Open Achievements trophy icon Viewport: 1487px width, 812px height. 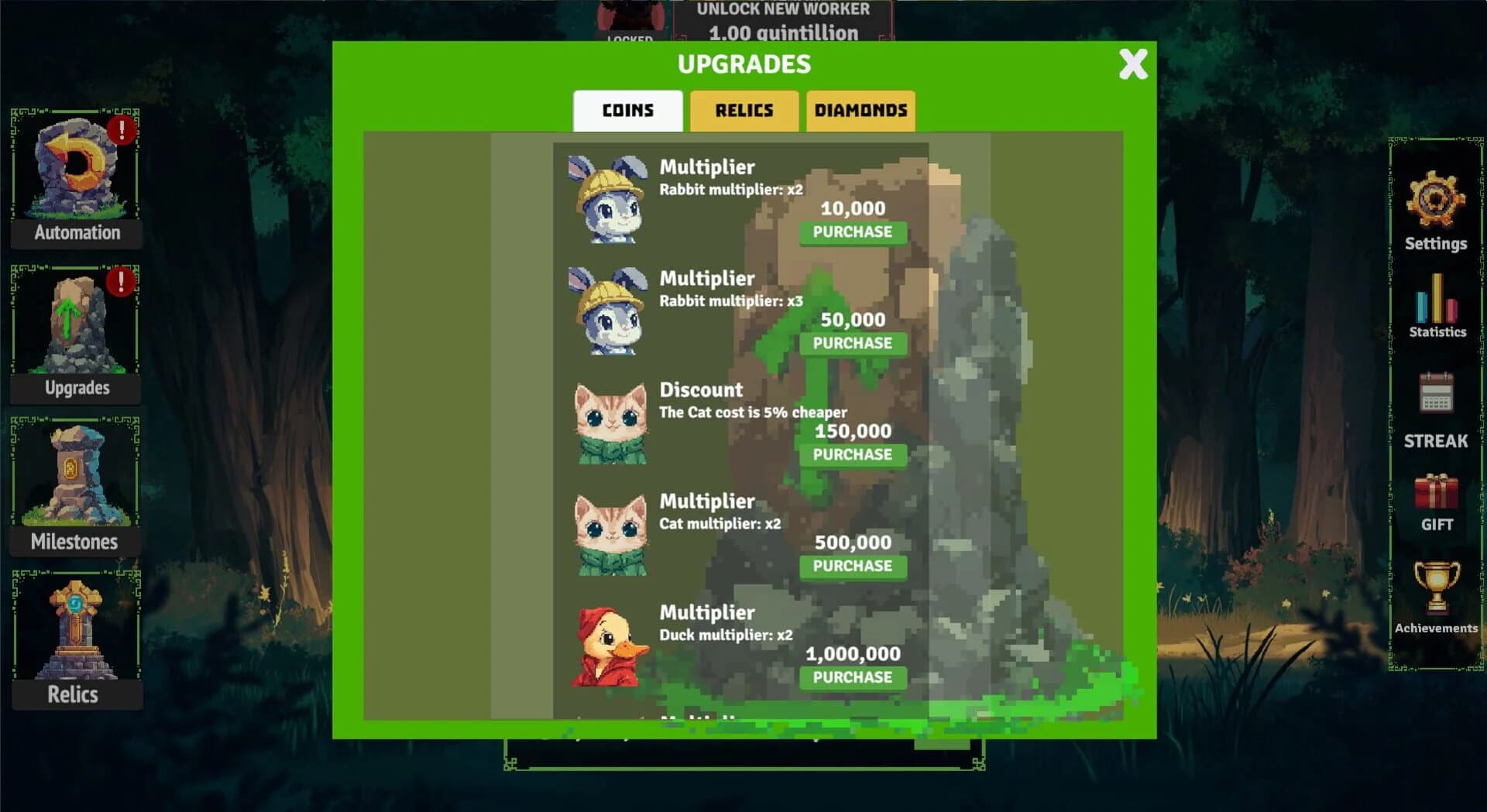coord(1437,592)
